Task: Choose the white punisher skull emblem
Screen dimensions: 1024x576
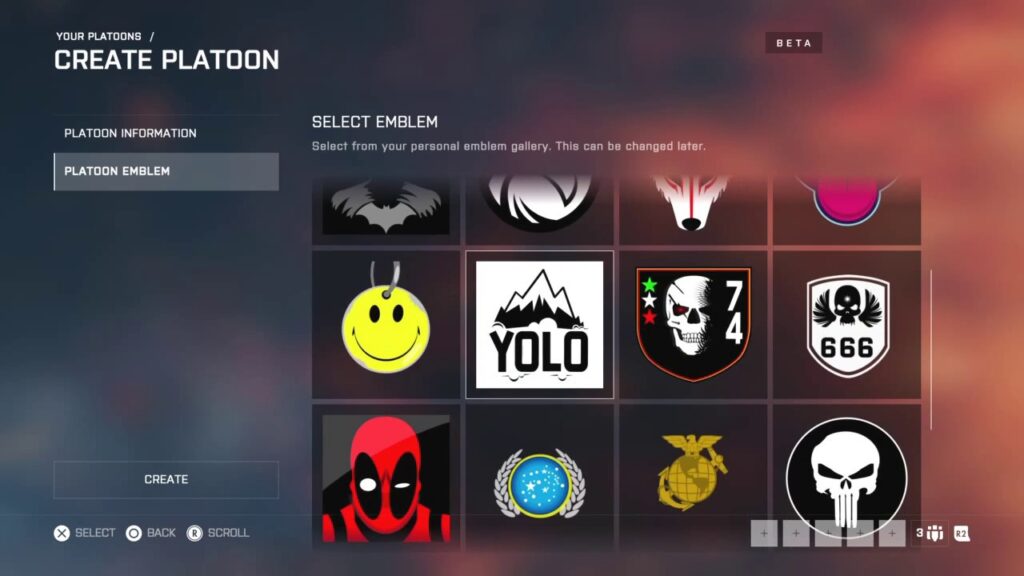Action: click(847, 478)
